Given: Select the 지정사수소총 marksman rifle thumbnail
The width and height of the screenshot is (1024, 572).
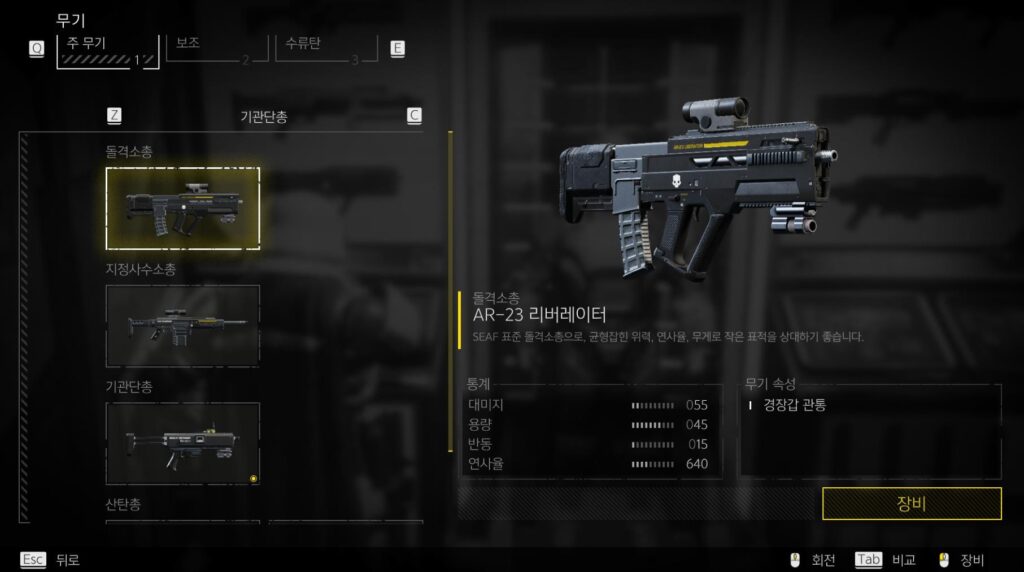Looking at the screenshot, I should (183, 325).
